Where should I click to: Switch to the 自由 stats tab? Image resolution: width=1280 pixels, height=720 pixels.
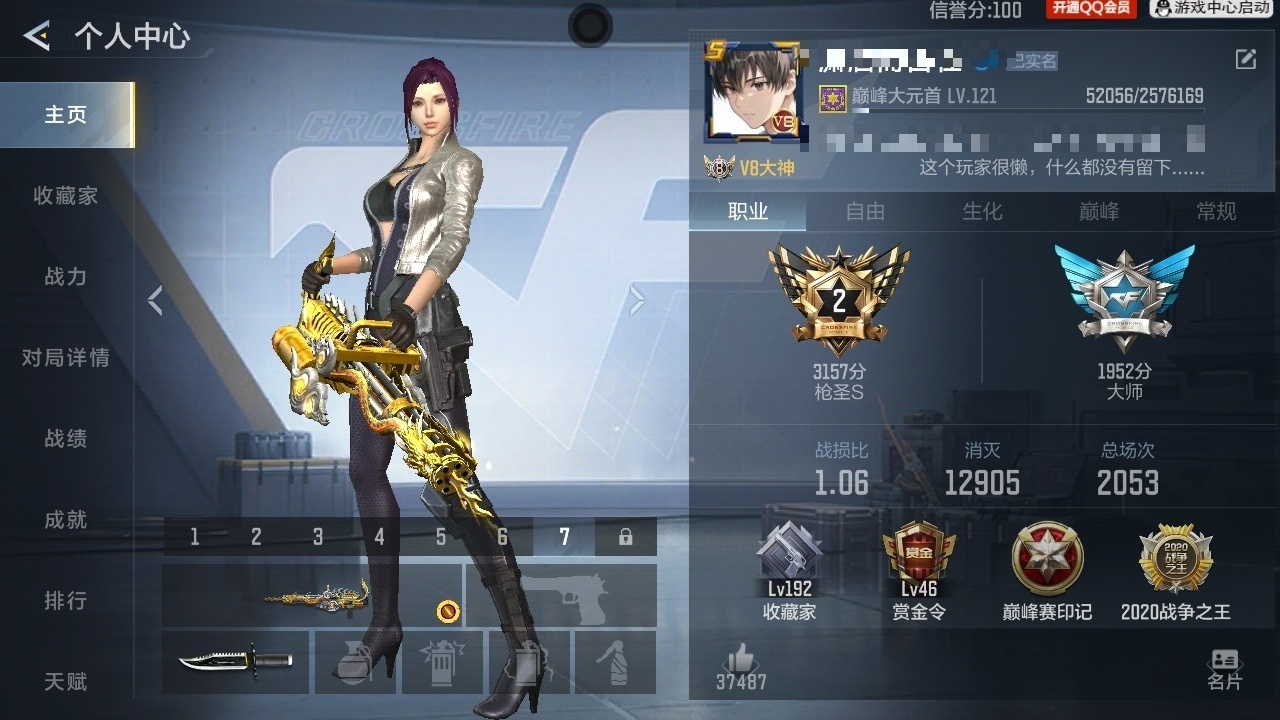[865, 212]
